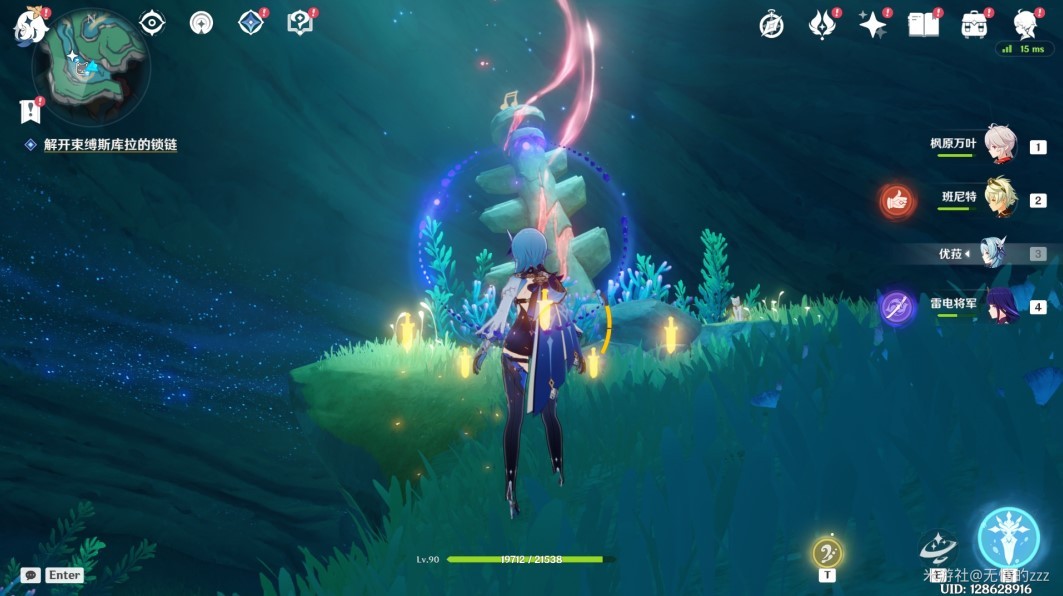Activate the eye-shaped elemental sight icon
Viewport: 1063px width, 596px height.
tap(152, 22)
